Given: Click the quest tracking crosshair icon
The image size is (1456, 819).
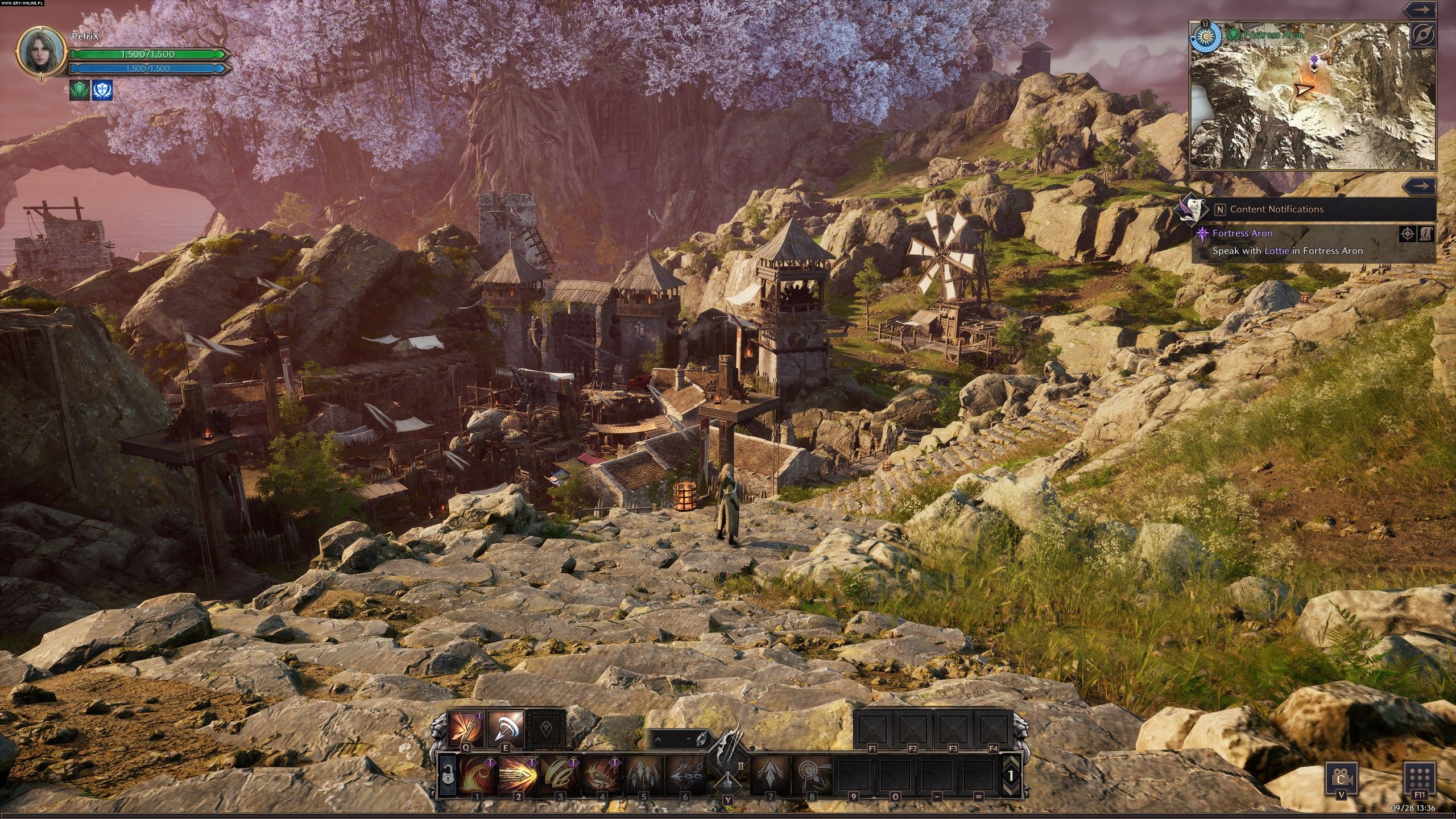Looking at the screenshot, I should pos(1407,233).
